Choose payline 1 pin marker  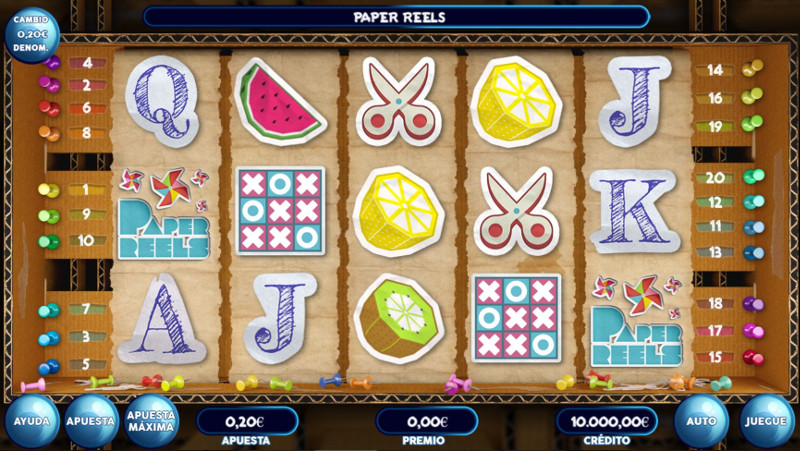50,190
